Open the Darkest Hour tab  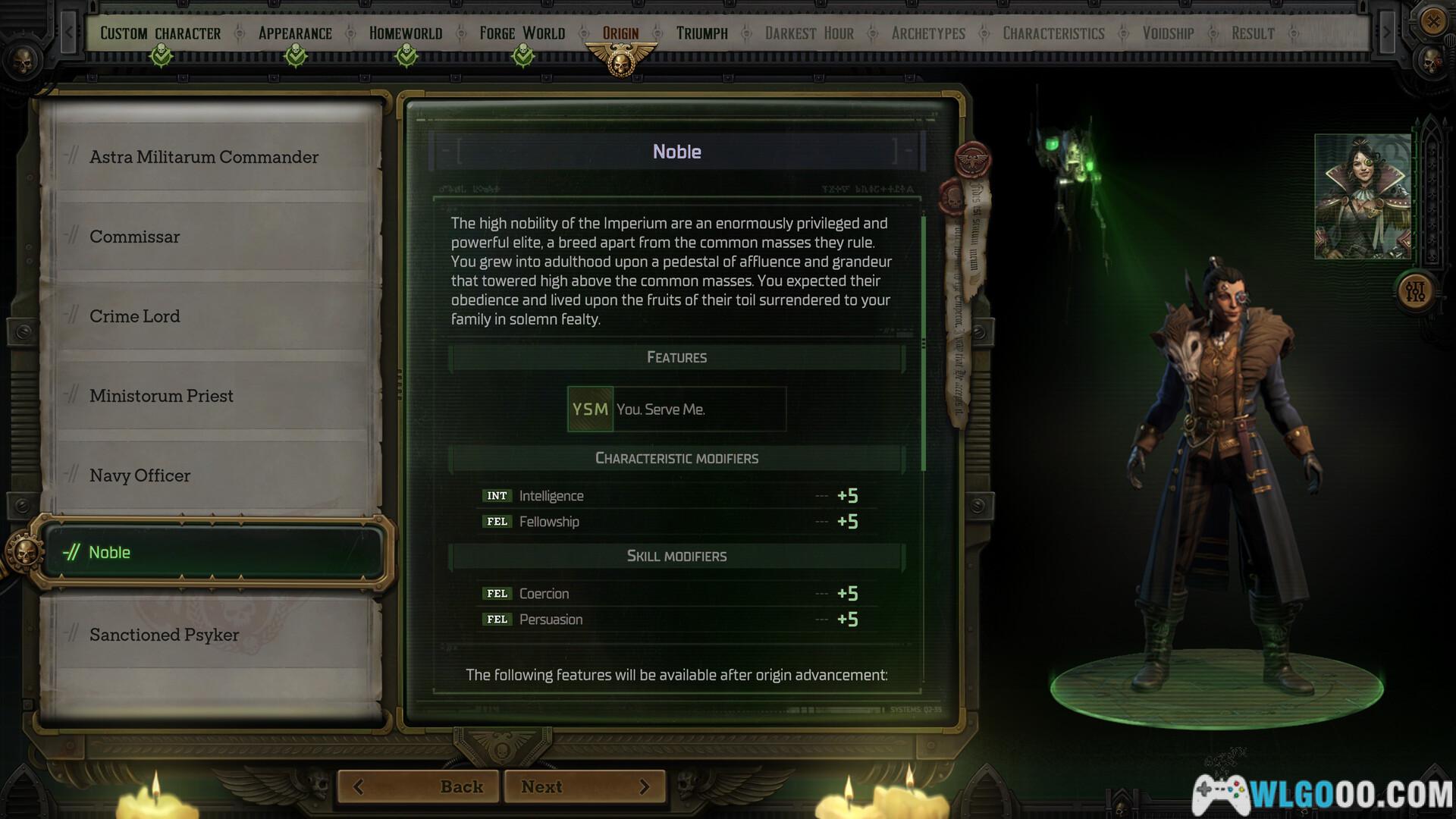point(809,33)
